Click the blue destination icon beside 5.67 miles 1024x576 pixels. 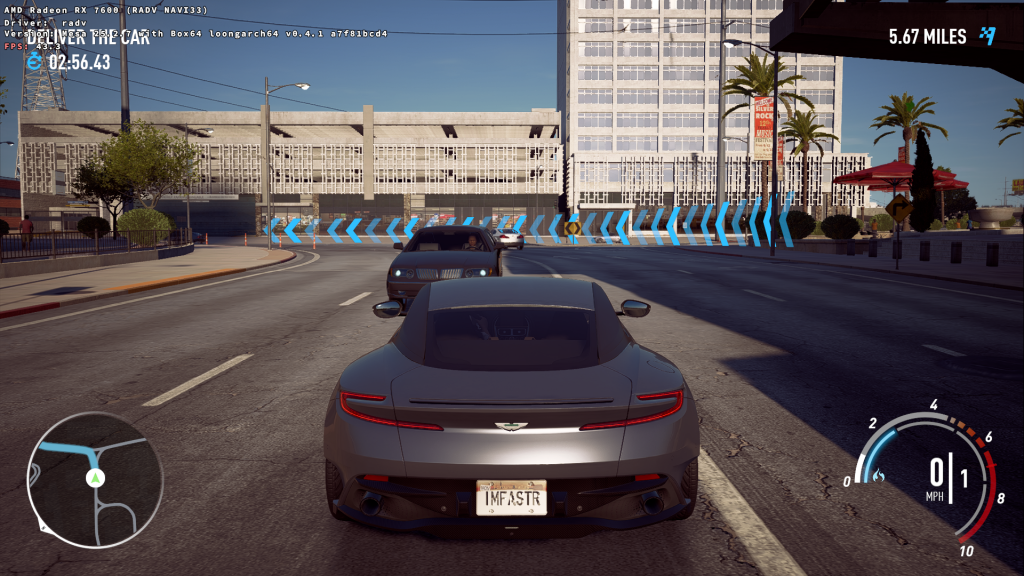coord(988,37)
